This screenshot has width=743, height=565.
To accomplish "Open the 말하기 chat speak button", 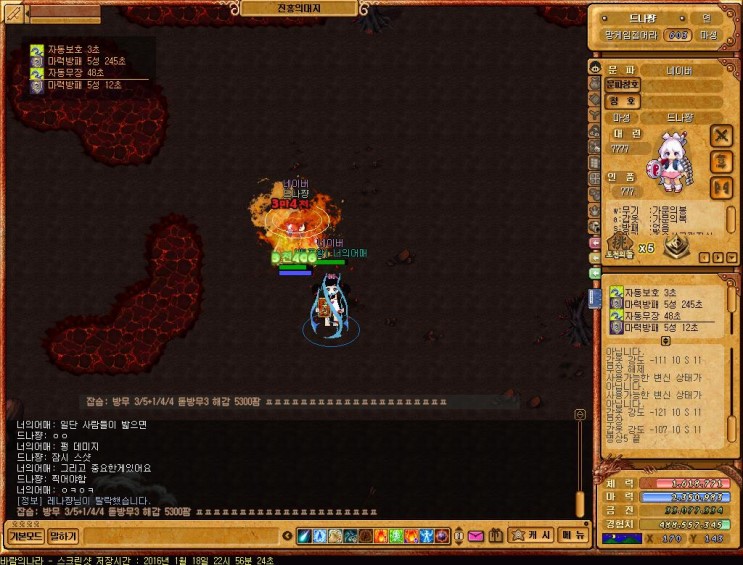I will pos(63,537).
